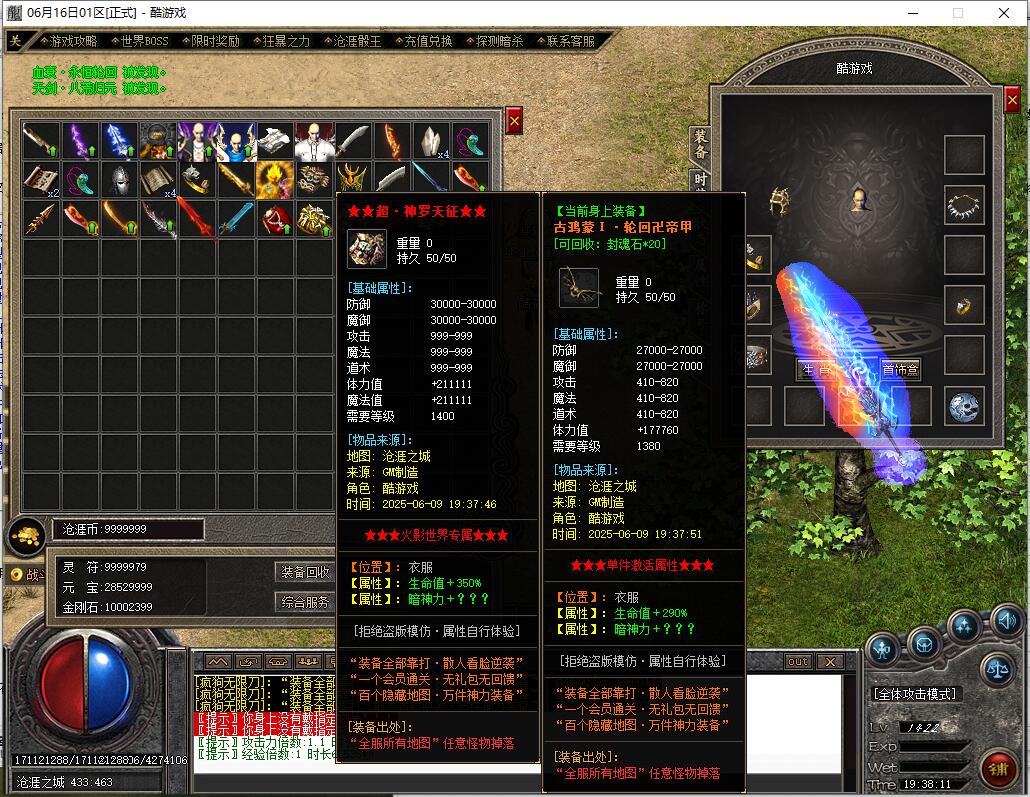Viewport: 1030px width, 797px height.
Task: Switch to the 装备 equipment tab
Action: pyautogui.click(x=700, y=144)
